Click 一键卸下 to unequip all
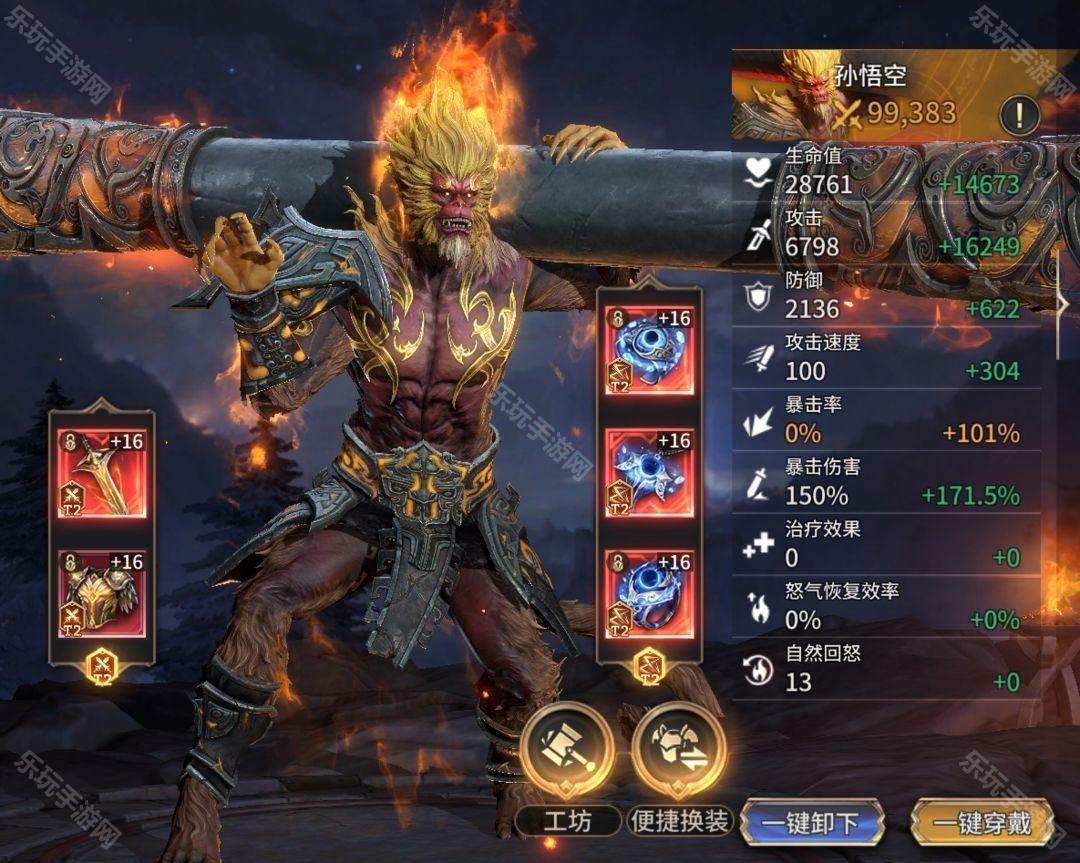This screenshot has height=863, width=1080. (x=811, y=823)
